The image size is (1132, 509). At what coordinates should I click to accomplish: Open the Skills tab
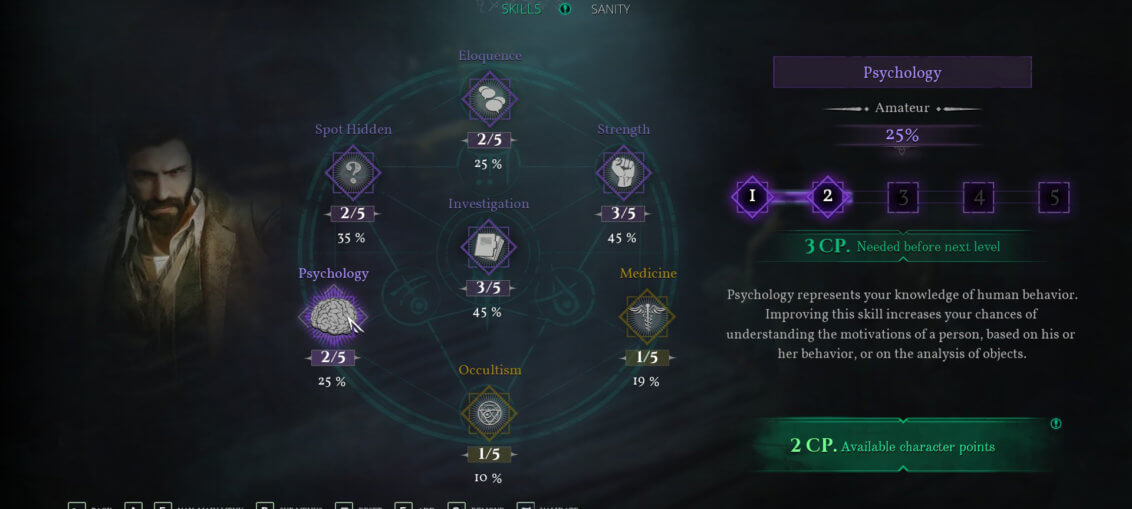pyautogui.click(x=520, y=9)
